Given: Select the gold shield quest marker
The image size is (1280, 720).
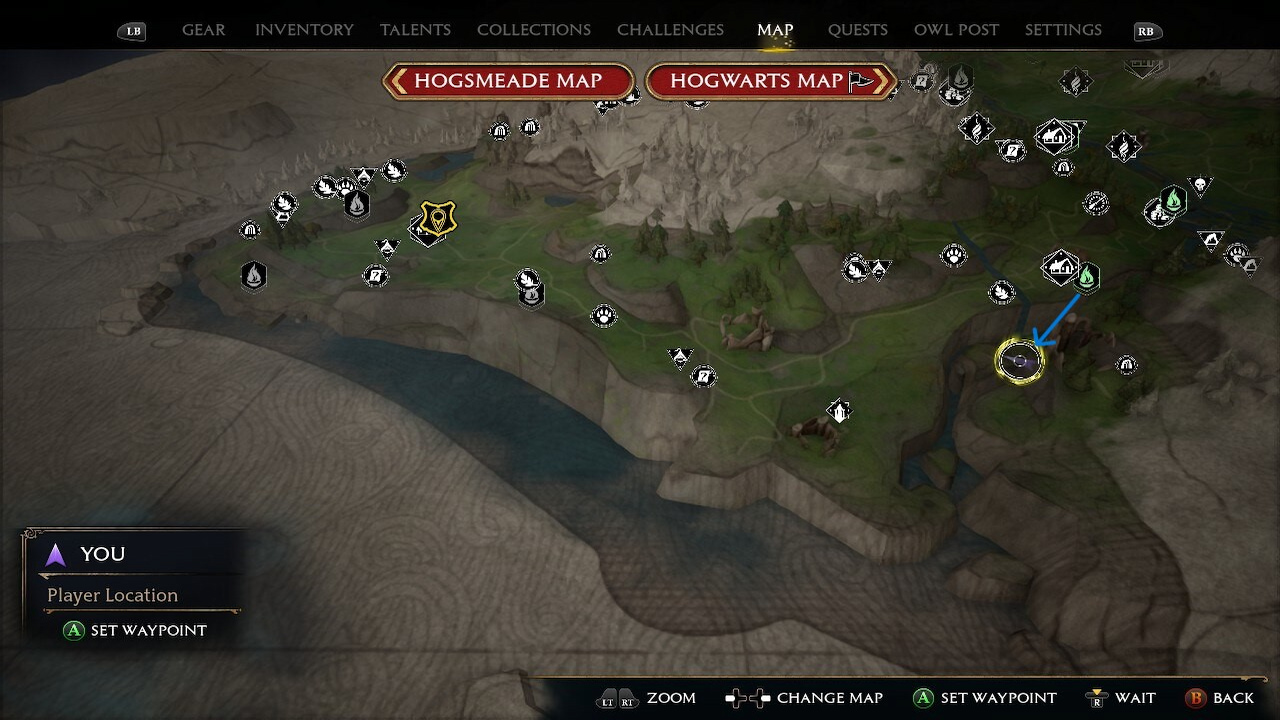Looking at the screenshot, I should point(437,217).
